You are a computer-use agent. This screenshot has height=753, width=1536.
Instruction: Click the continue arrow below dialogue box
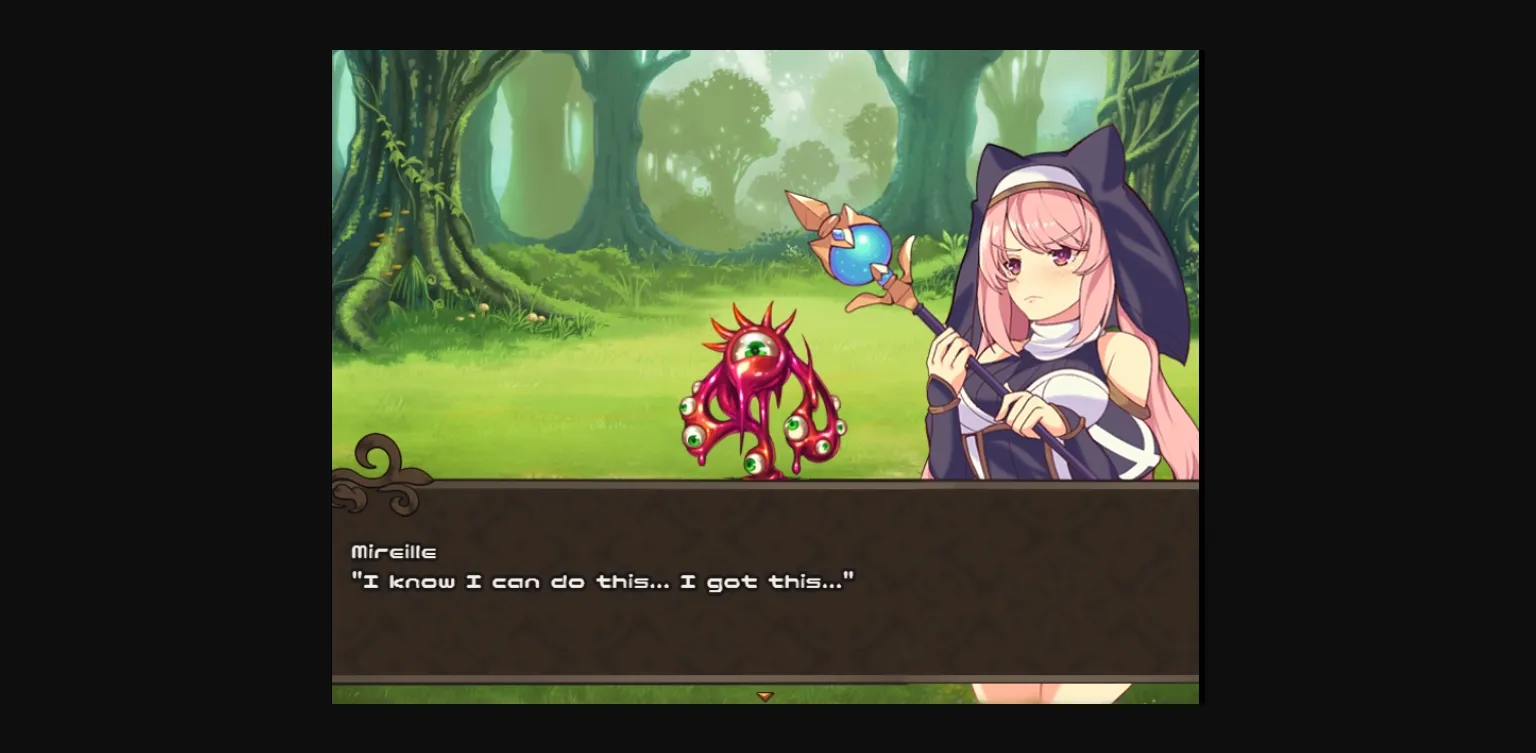(x=765, y=696)
